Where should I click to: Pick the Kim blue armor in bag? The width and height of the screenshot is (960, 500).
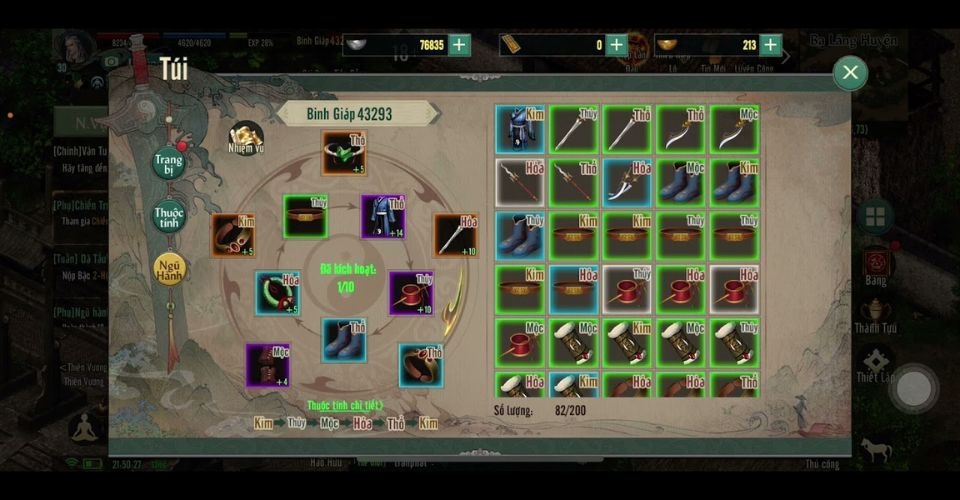pos(520,129)
